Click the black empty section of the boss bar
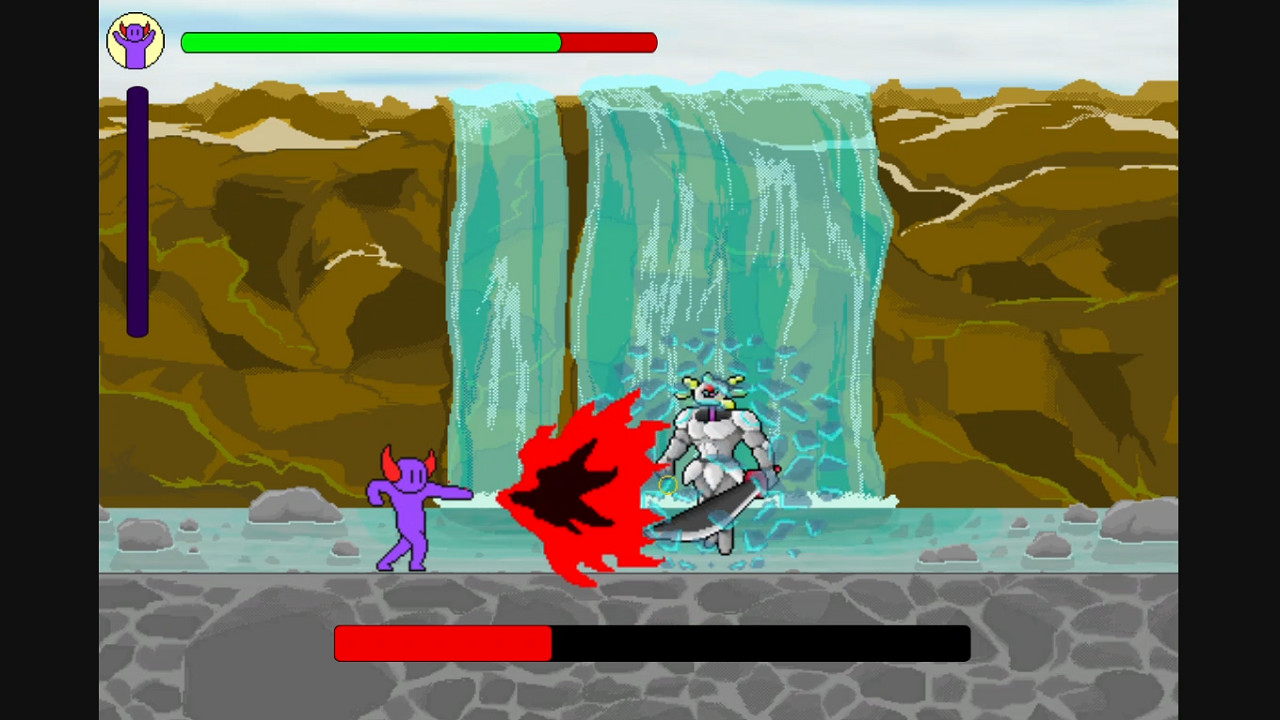 pos(760,643)
